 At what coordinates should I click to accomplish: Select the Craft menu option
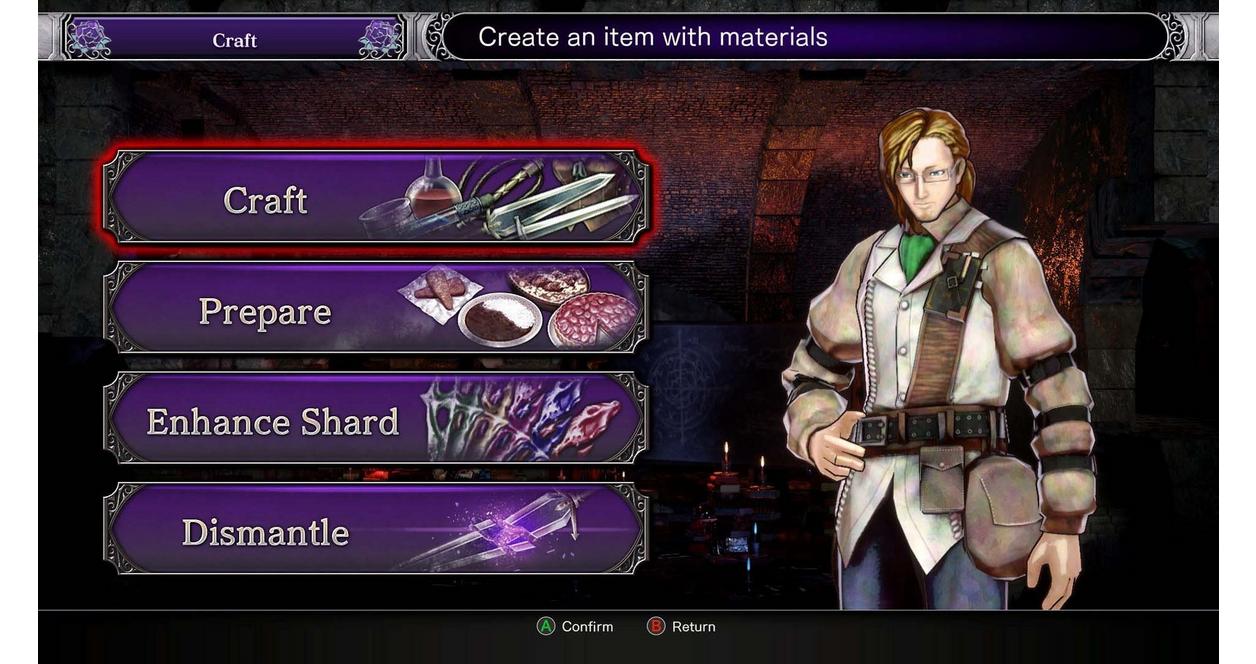click(x=375, y=198)
